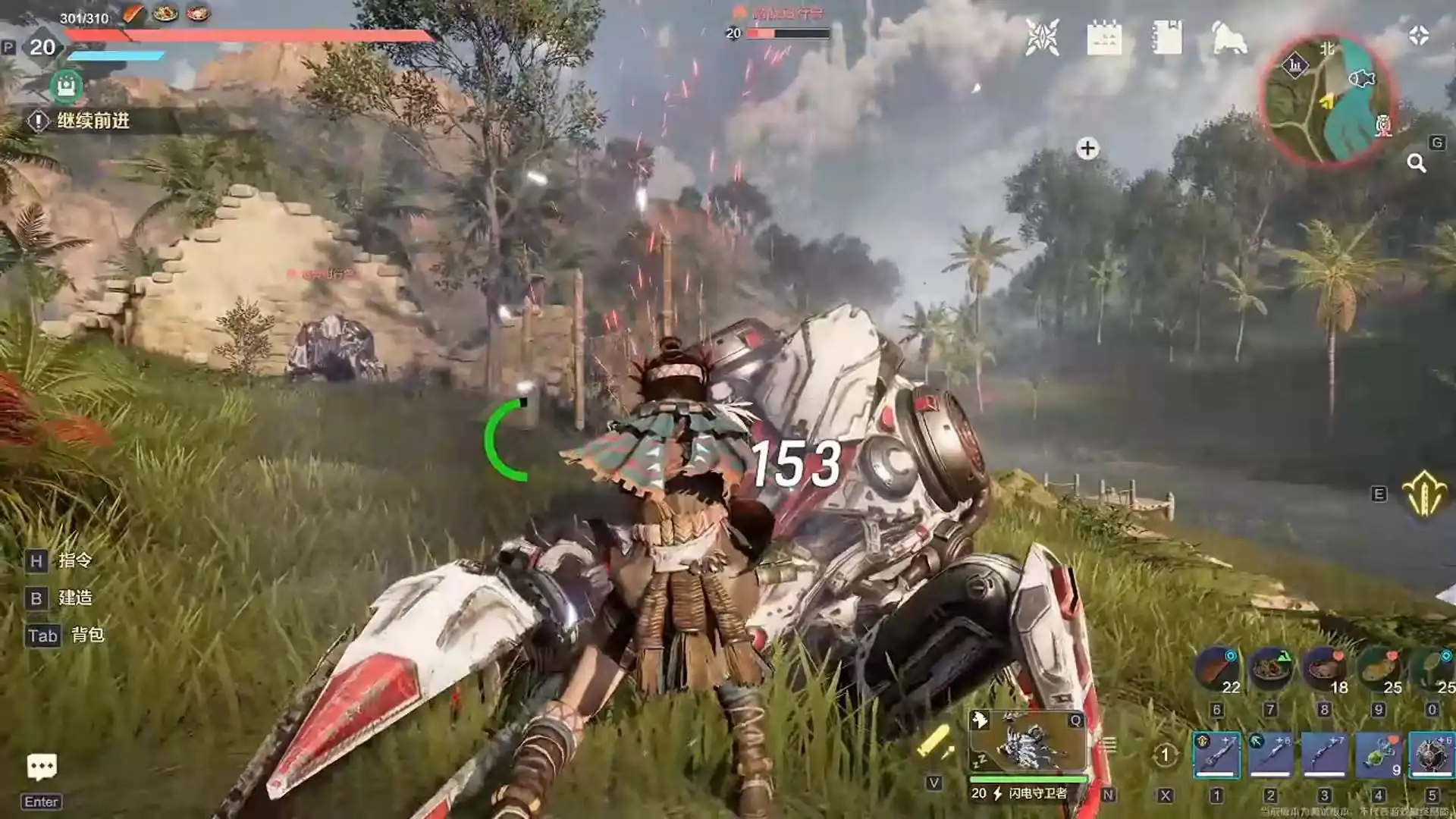This screenshot has height=819, width=1456.
Task: Select the fish marker on the minimap
Action: coord(1362,78)
